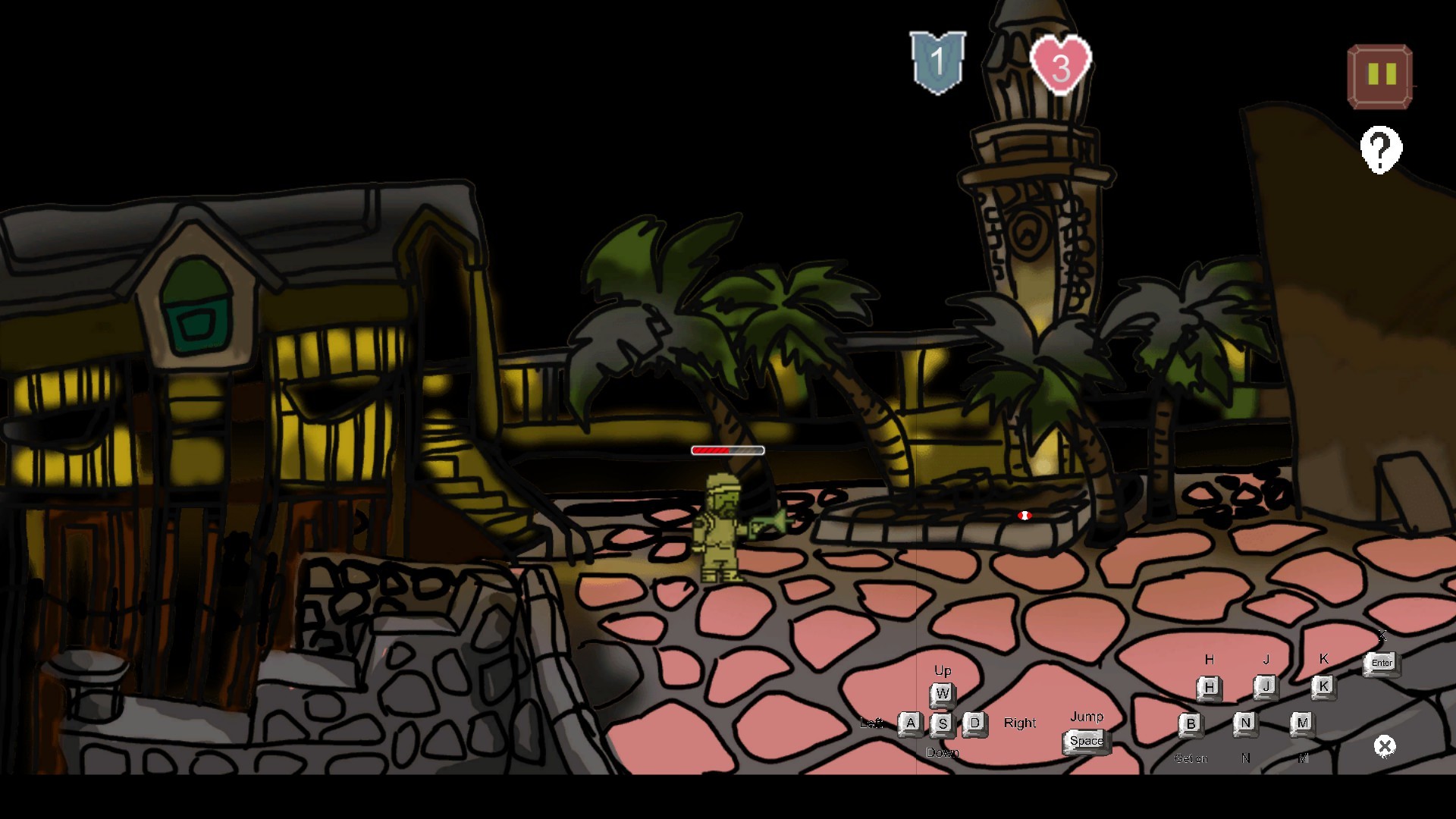Click the candy pickup near the fountain
The height and width of the screenshot is (819, 1456).
tap(1025, 515)
